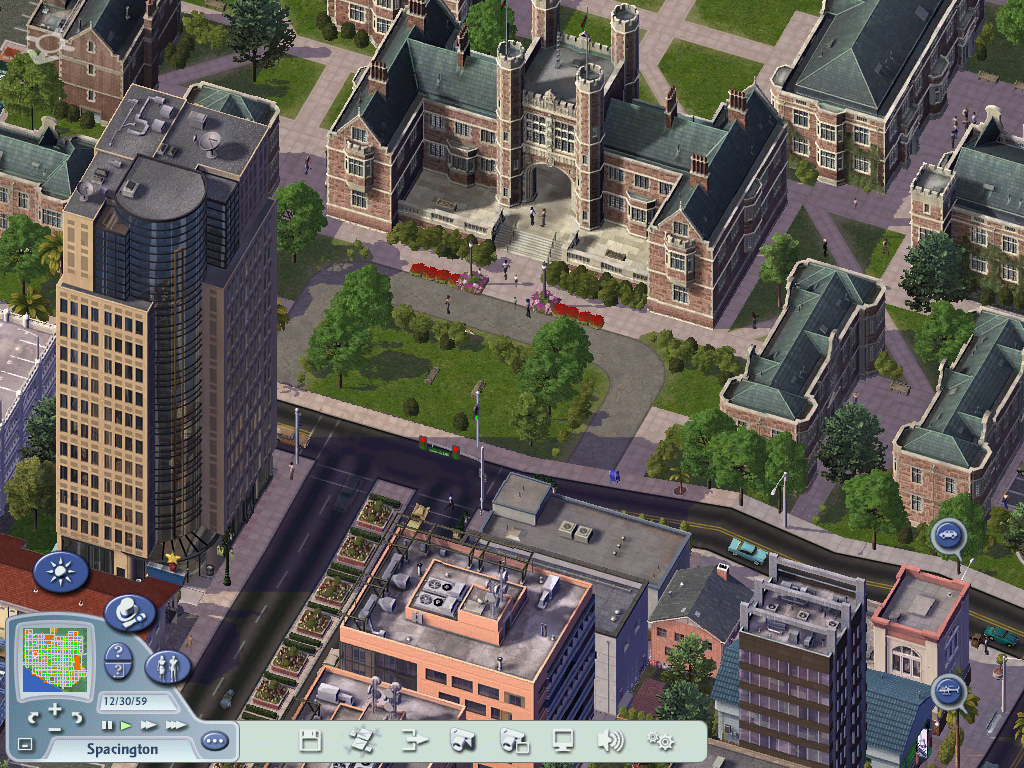1024x768 pixels.
Task: Toggle the three-dots options button
Action: pos(214,742)
